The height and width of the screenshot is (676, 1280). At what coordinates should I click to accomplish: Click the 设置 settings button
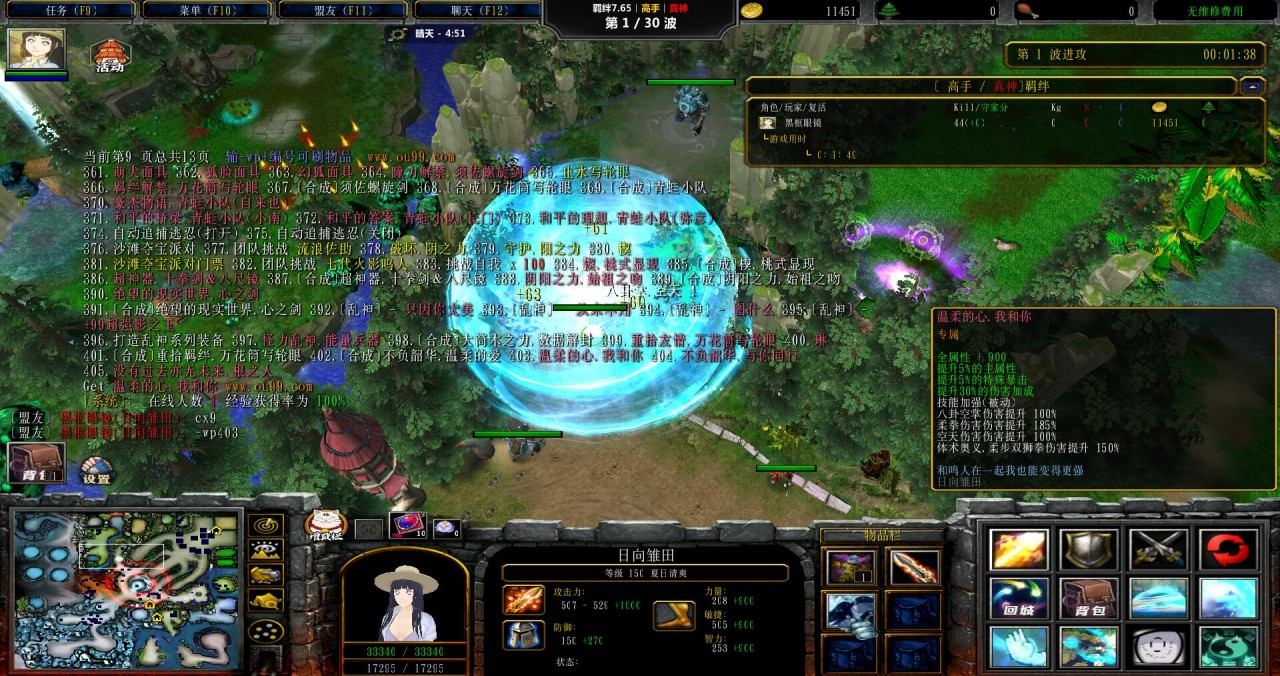point(97,470)
